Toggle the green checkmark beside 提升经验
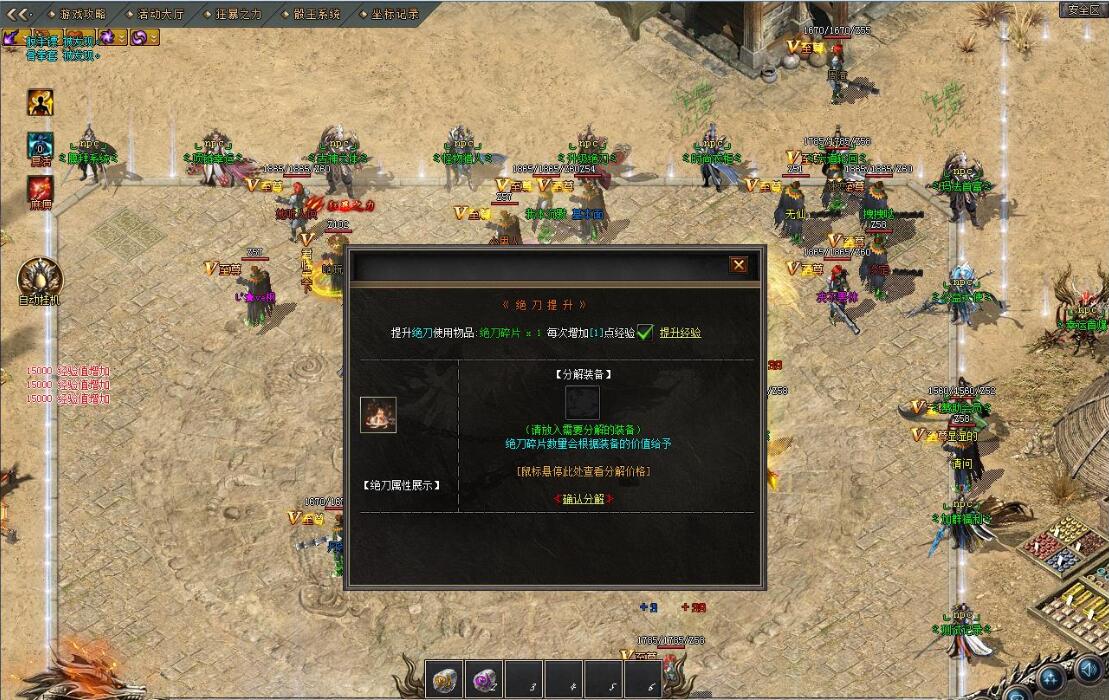This screenshot has width=1109, height=700. pyautogui.click(x=646, y=332)
